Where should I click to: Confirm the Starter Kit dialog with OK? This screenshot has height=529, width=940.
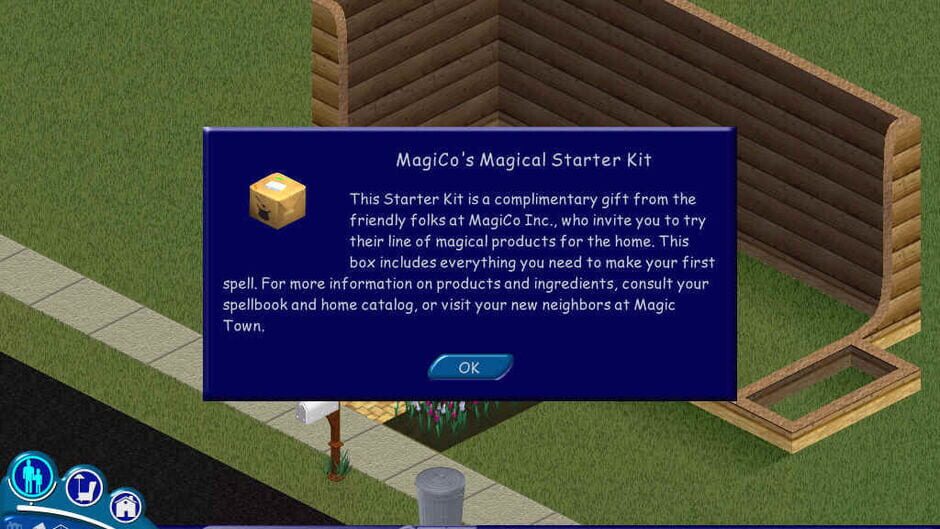pyautogui.click(x=470, y=367)
